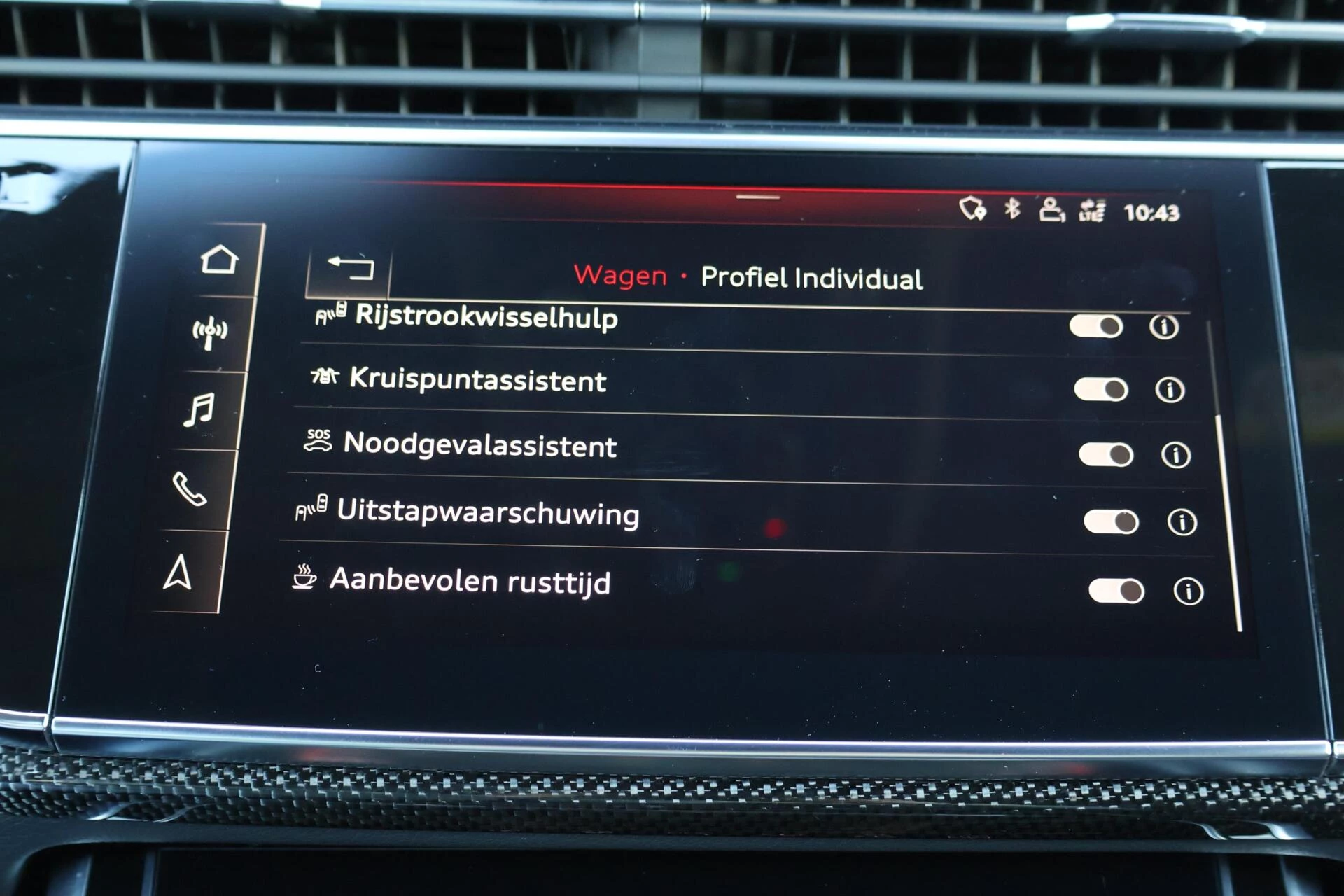Turn off the Uitstapwaarschuwing switch
Screen dimensions: 1344x896
[1111, 522]
